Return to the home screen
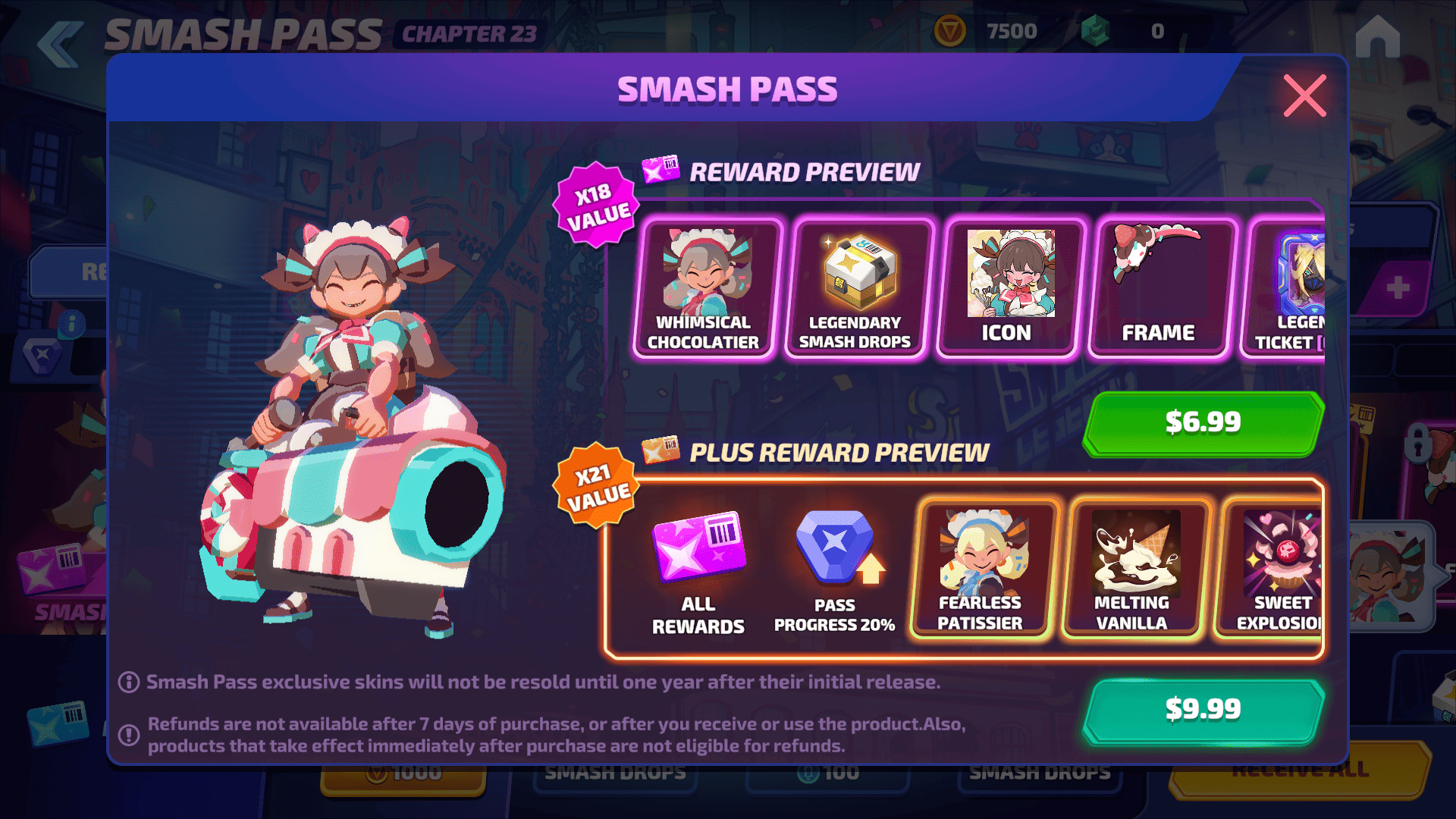Viewport: 1456px width, 819px height. click(x=1377, y=36)
